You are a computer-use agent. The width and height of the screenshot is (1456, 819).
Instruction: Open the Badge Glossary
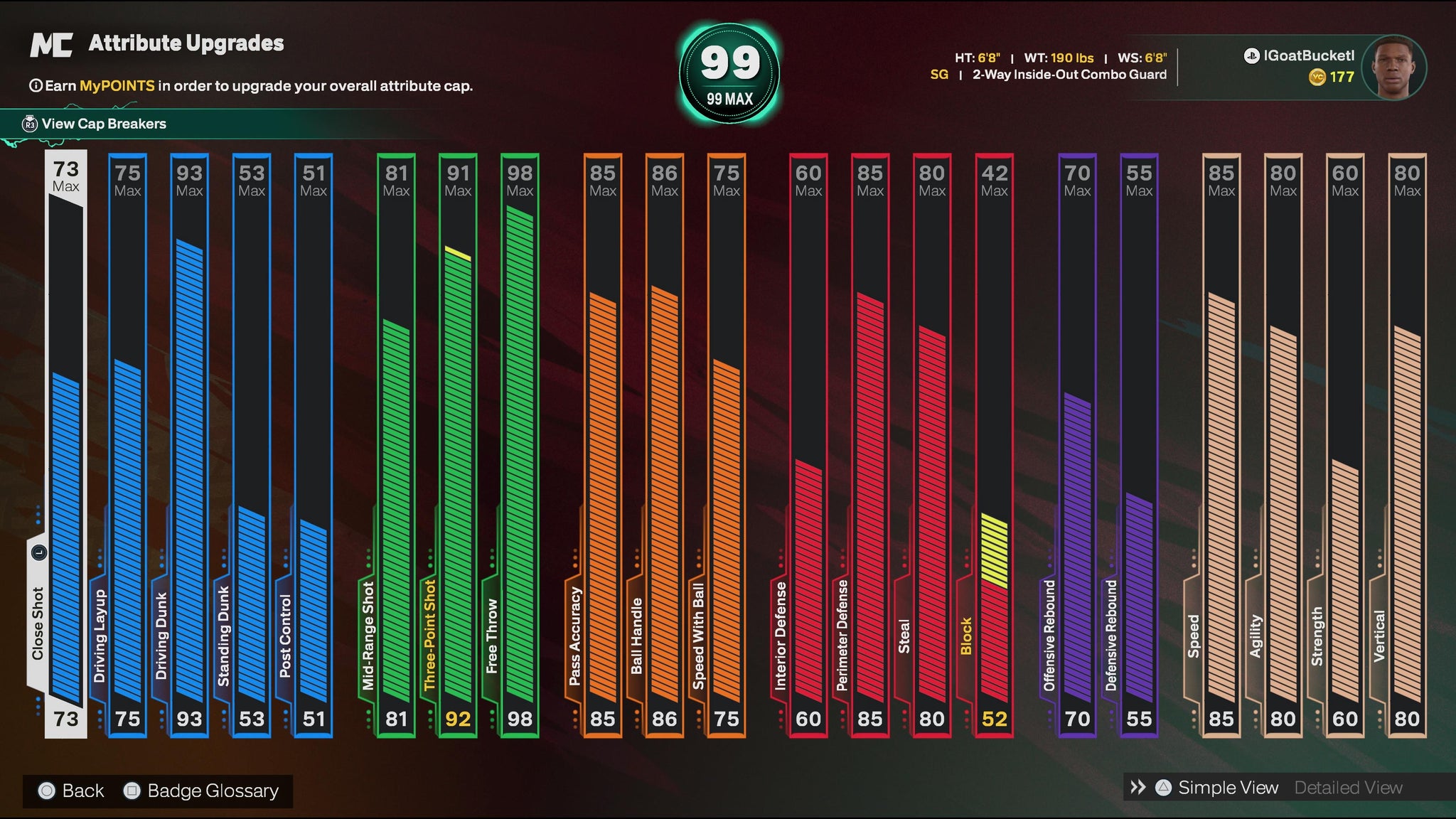[x=202, y=791]
